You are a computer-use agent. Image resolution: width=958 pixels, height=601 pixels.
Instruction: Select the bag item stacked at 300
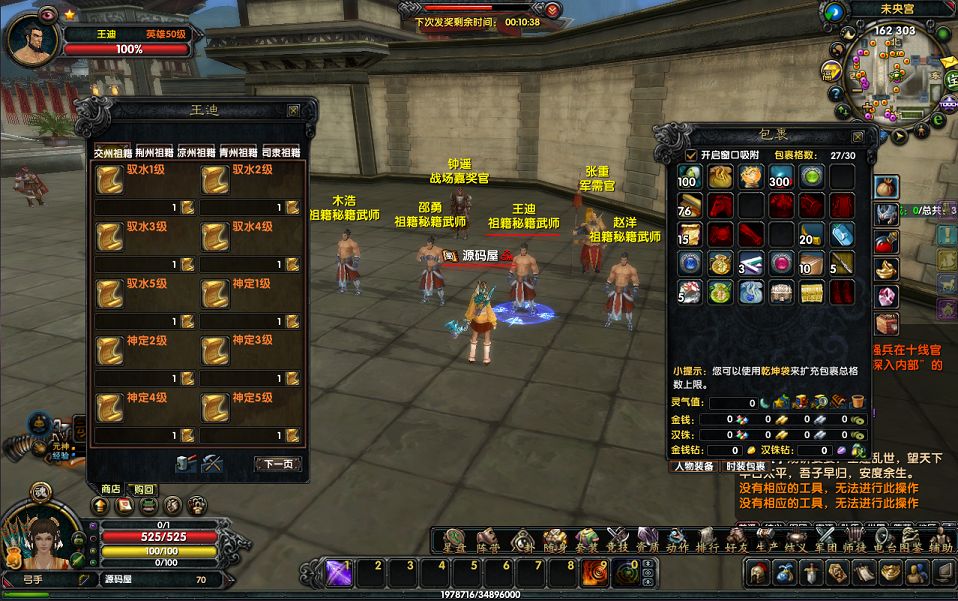coord(779,177)
